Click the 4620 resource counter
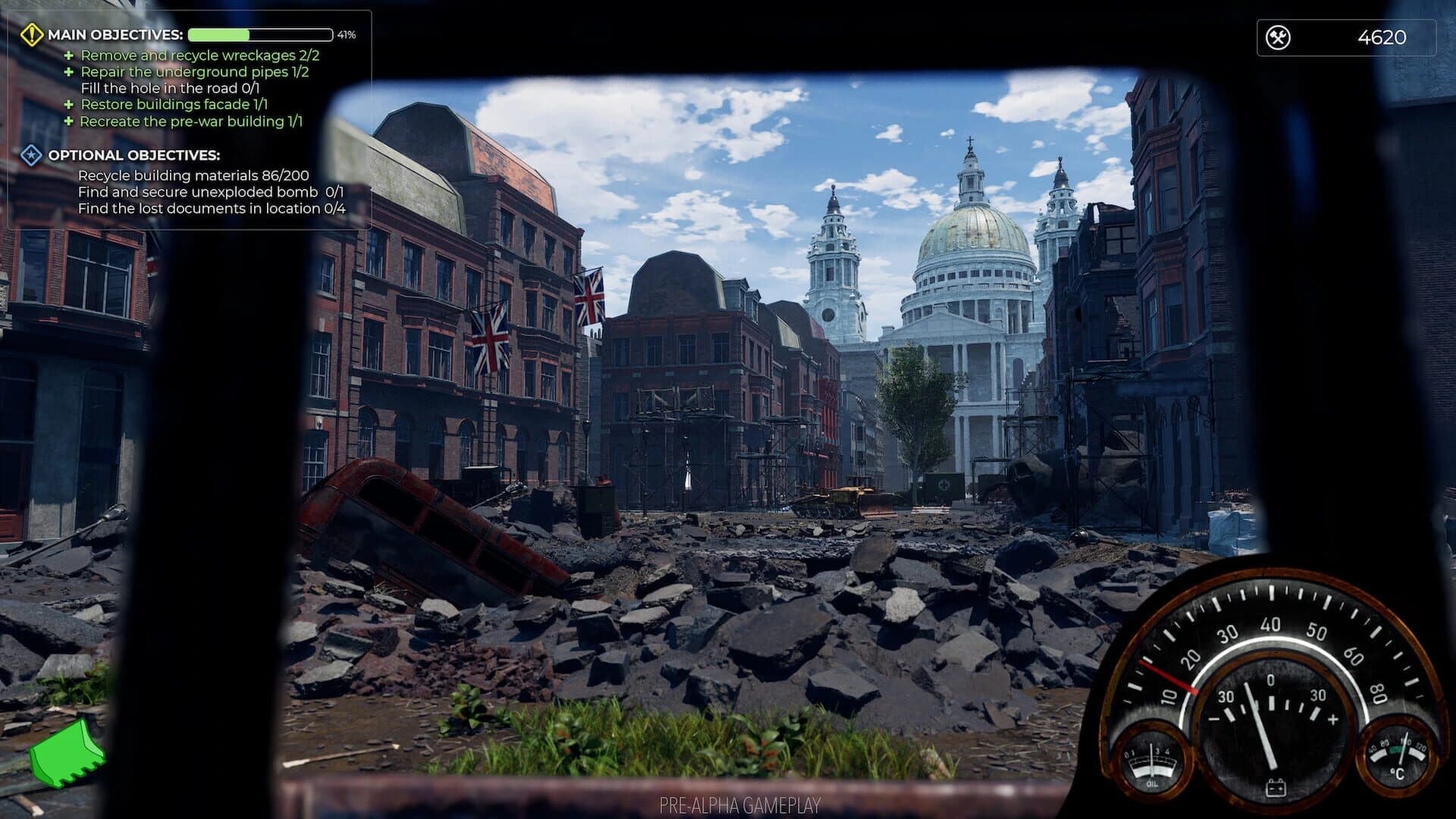Screen dimensions: 1456x819 (x=1382, y=34)
